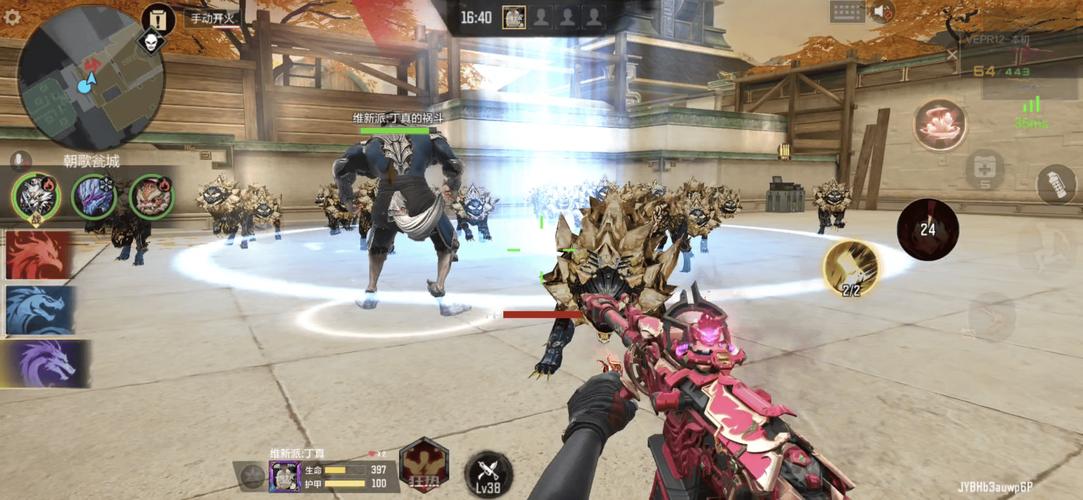The image size is (1083, 500).
Task: Select the red-faced fire beast portrait
Action: [151, 196]
